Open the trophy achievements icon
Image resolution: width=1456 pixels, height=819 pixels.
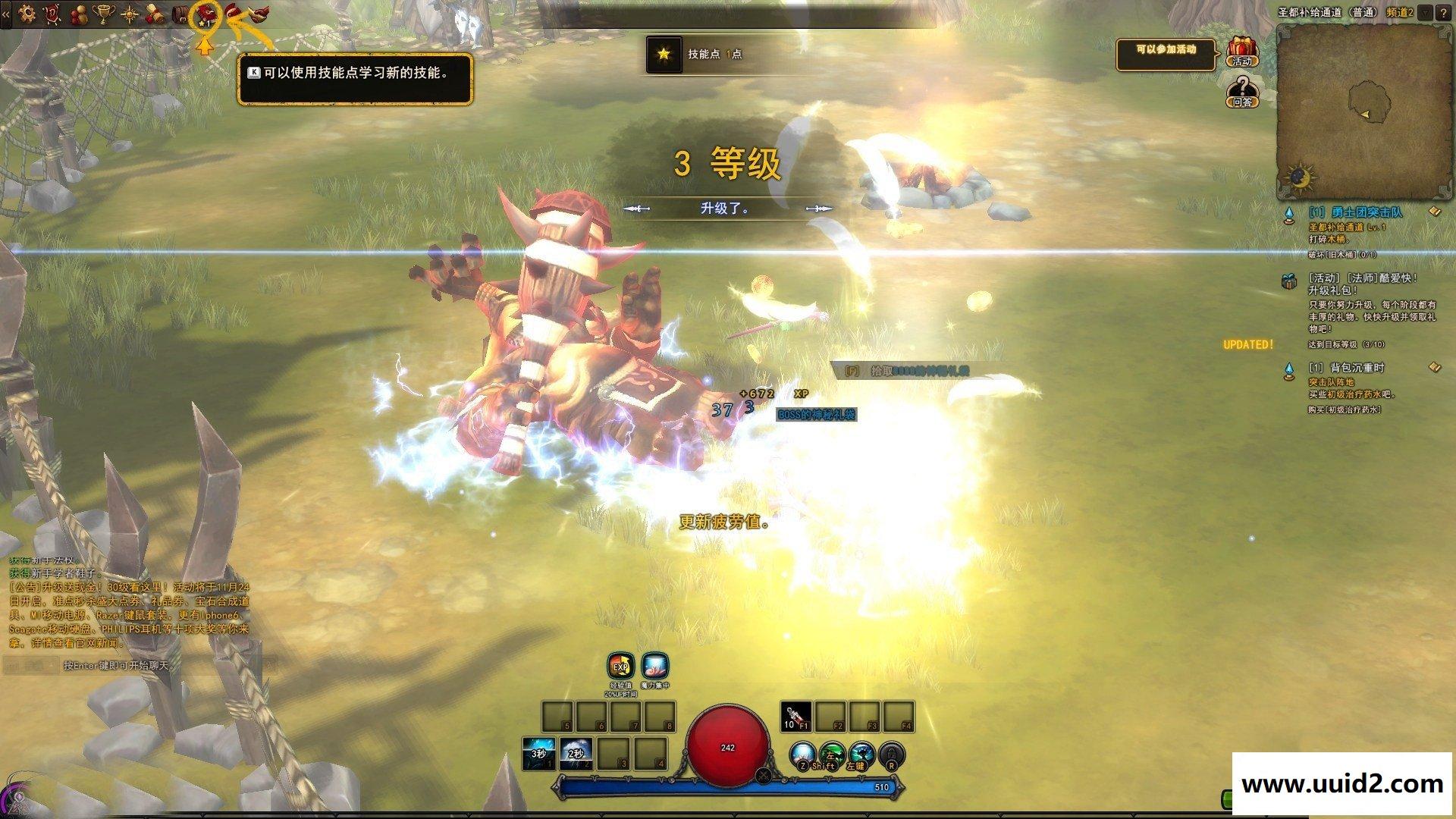click(x=103, y=13)
